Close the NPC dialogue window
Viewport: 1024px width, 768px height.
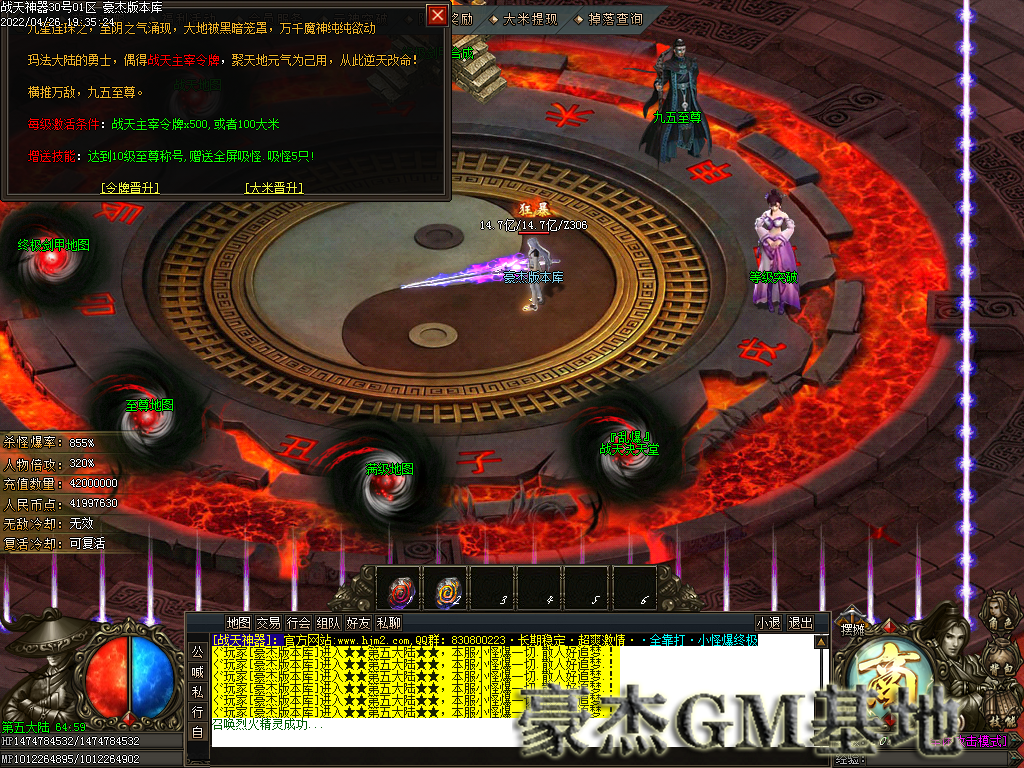pos(437,15)
